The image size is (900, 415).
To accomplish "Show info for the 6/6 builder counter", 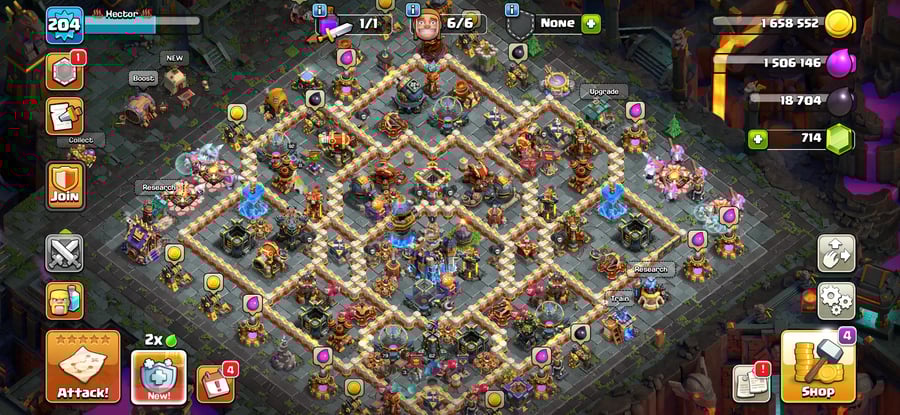I will coord(414,10).
